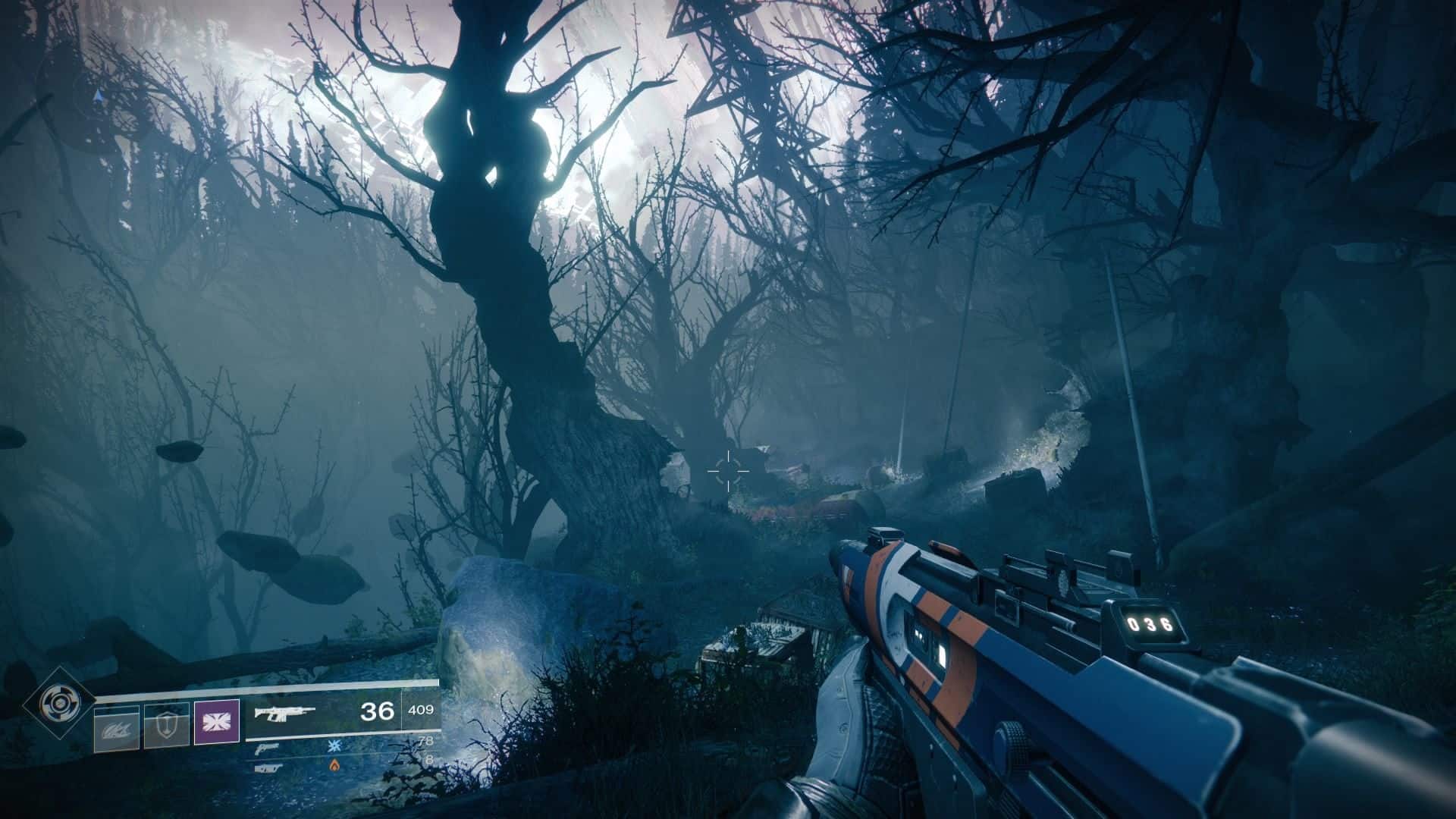Activate the super ability diamond icon

coord(57,702)
